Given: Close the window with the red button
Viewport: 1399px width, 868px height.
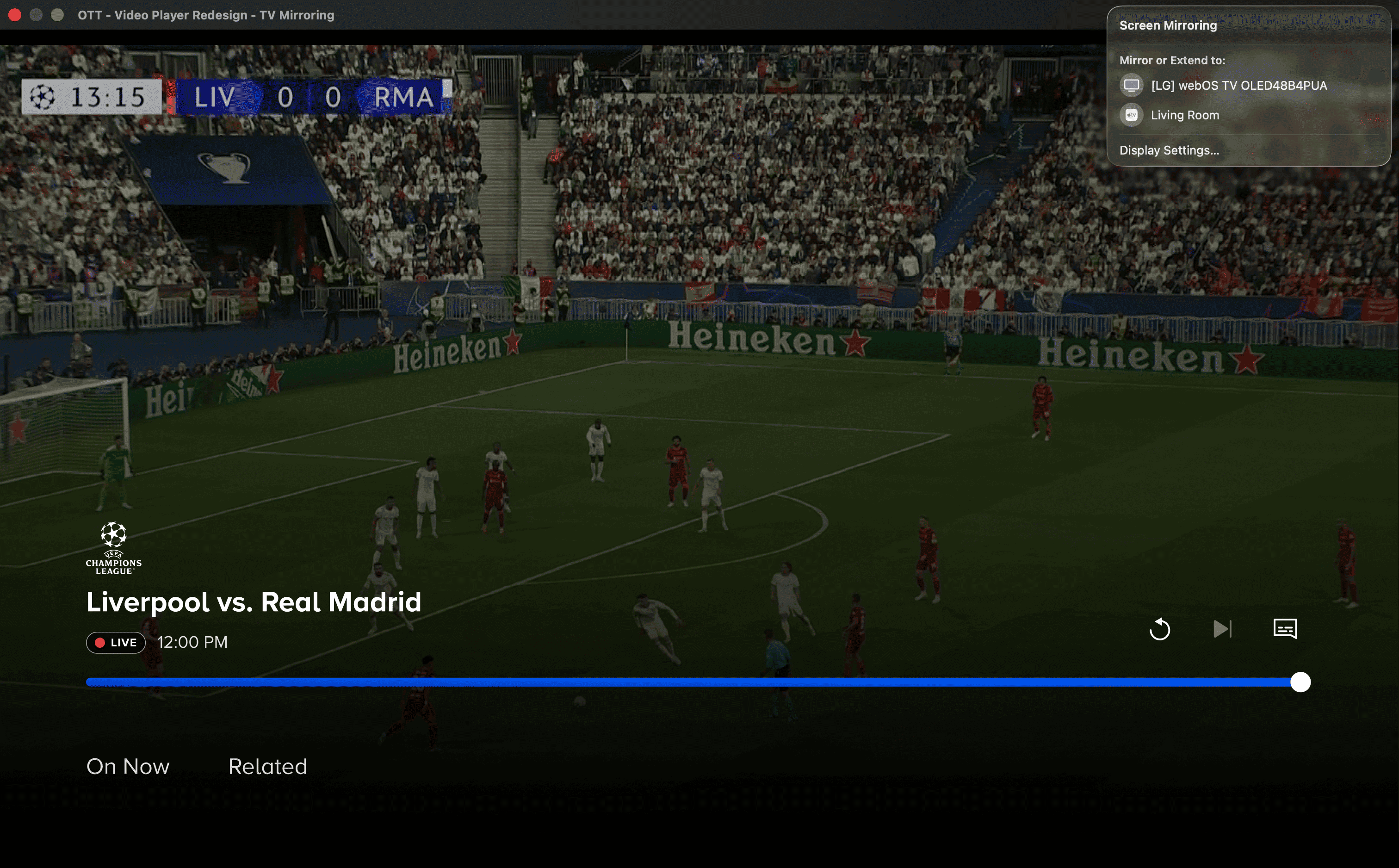Looking at the screenshot, I should (15, 15).
